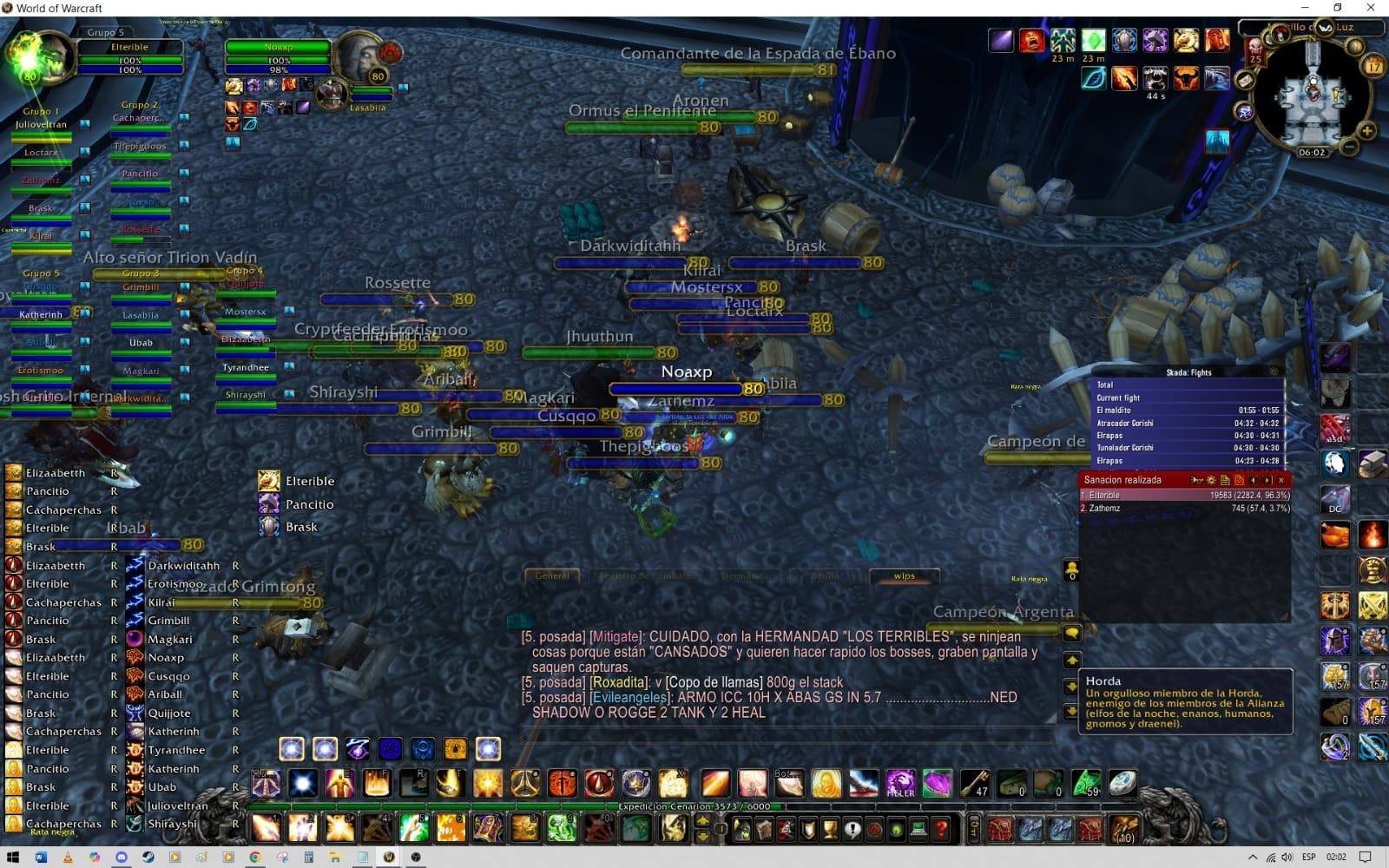Switch to the wips chat tab

click(904, 575)
